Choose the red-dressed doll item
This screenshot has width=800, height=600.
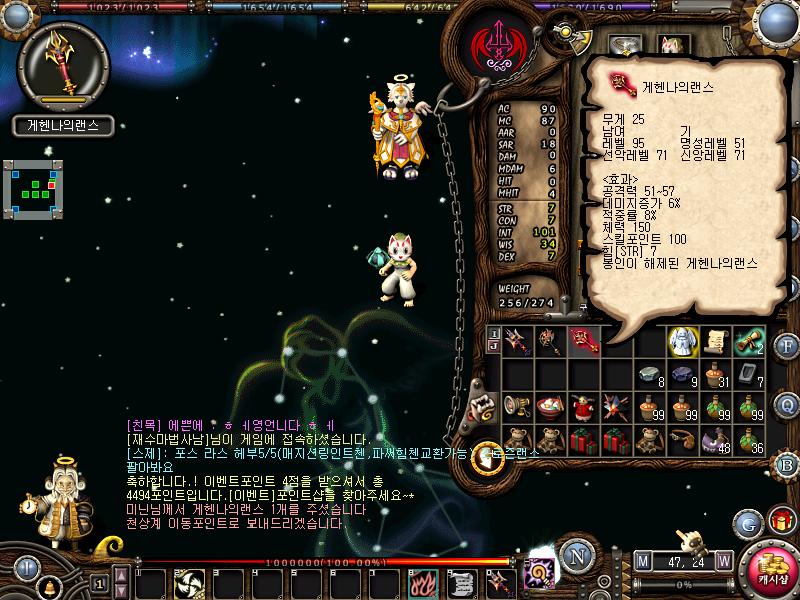[x=584, y=405]
